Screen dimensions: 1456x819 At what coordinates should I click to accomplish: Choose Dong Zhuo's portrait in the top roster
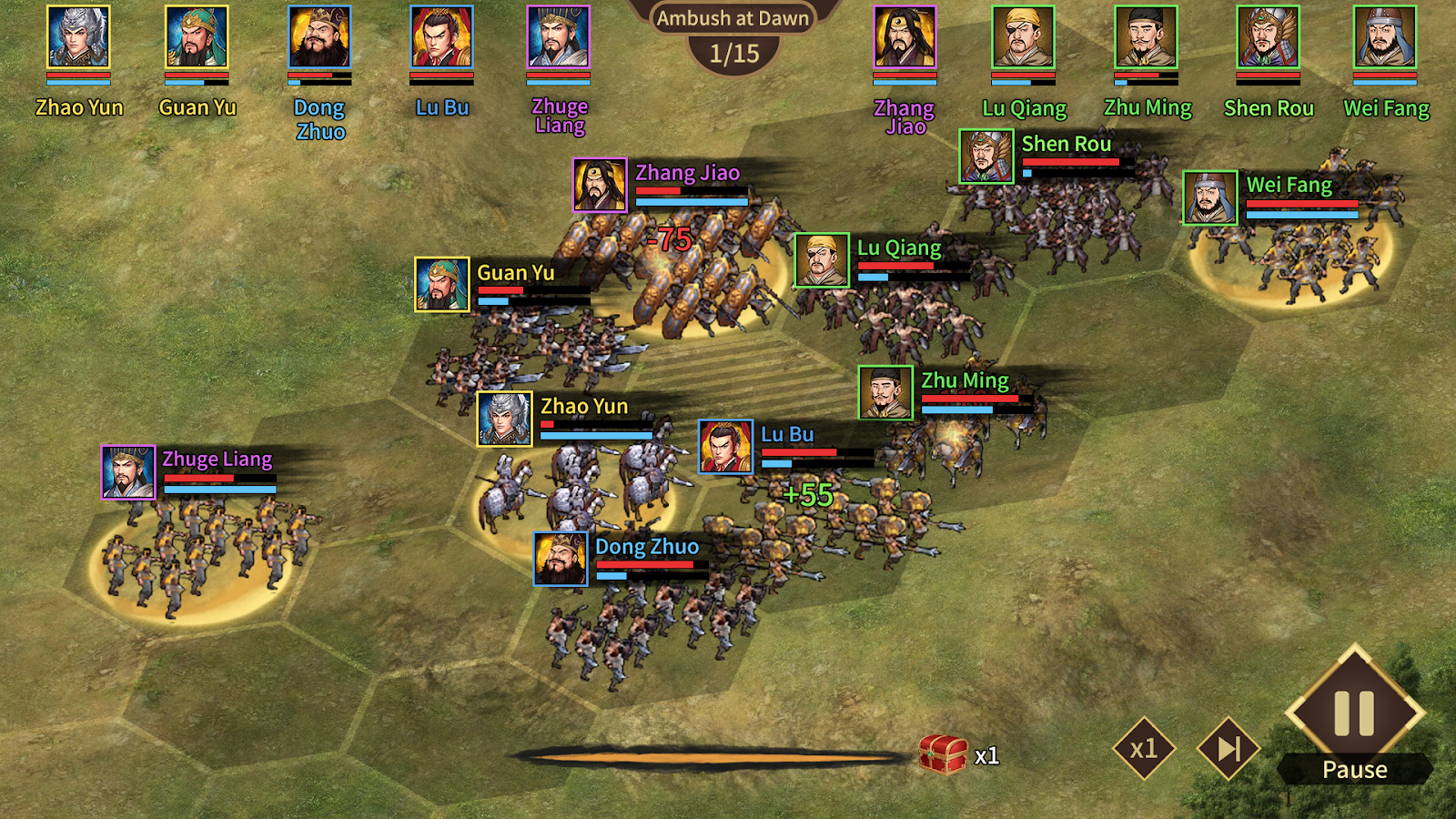[319, 37]
